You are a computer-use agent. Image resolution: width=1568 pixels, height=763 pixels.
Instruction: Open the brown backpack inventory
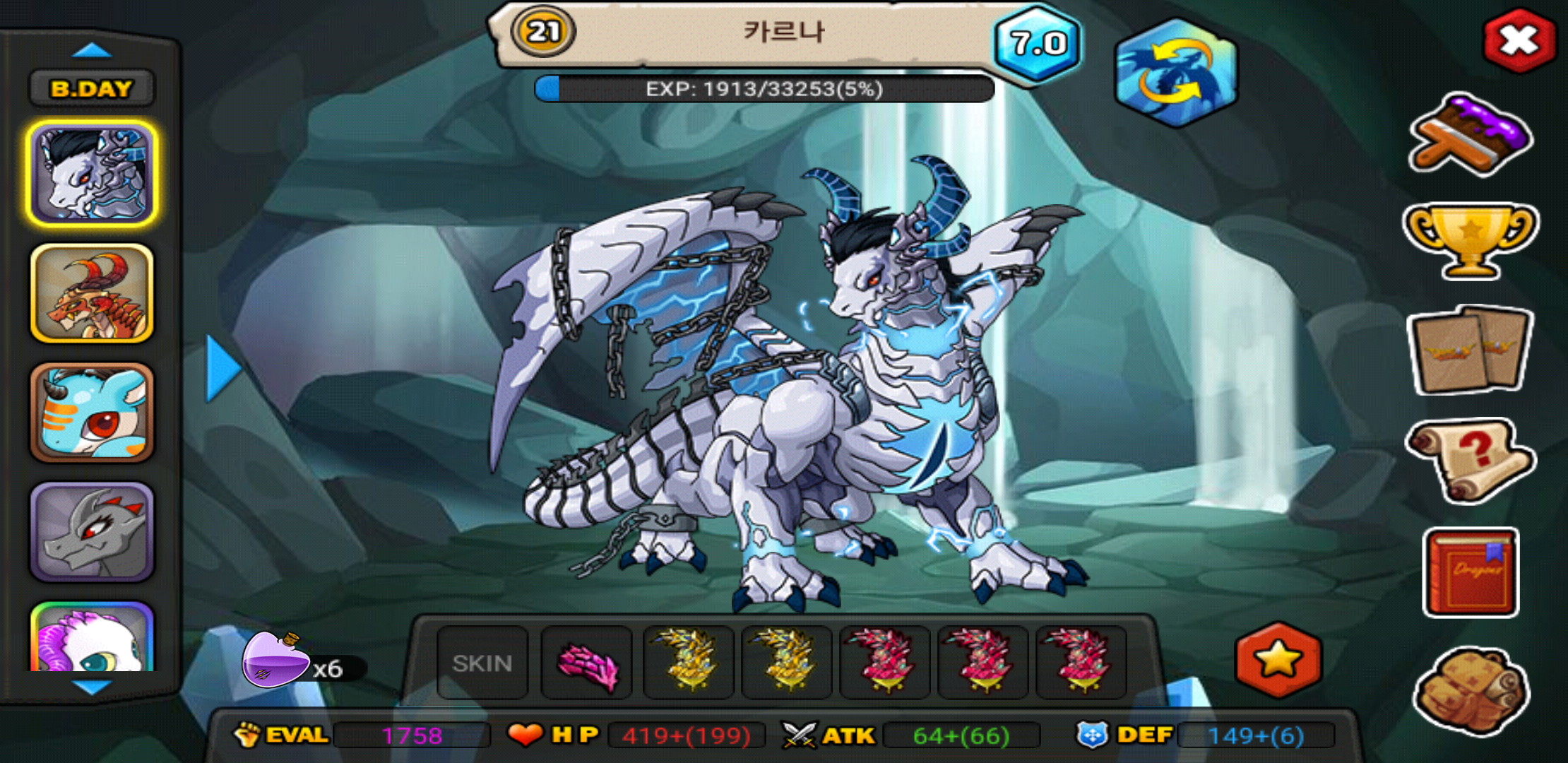pyautogui.click(x=1471, y=690)
